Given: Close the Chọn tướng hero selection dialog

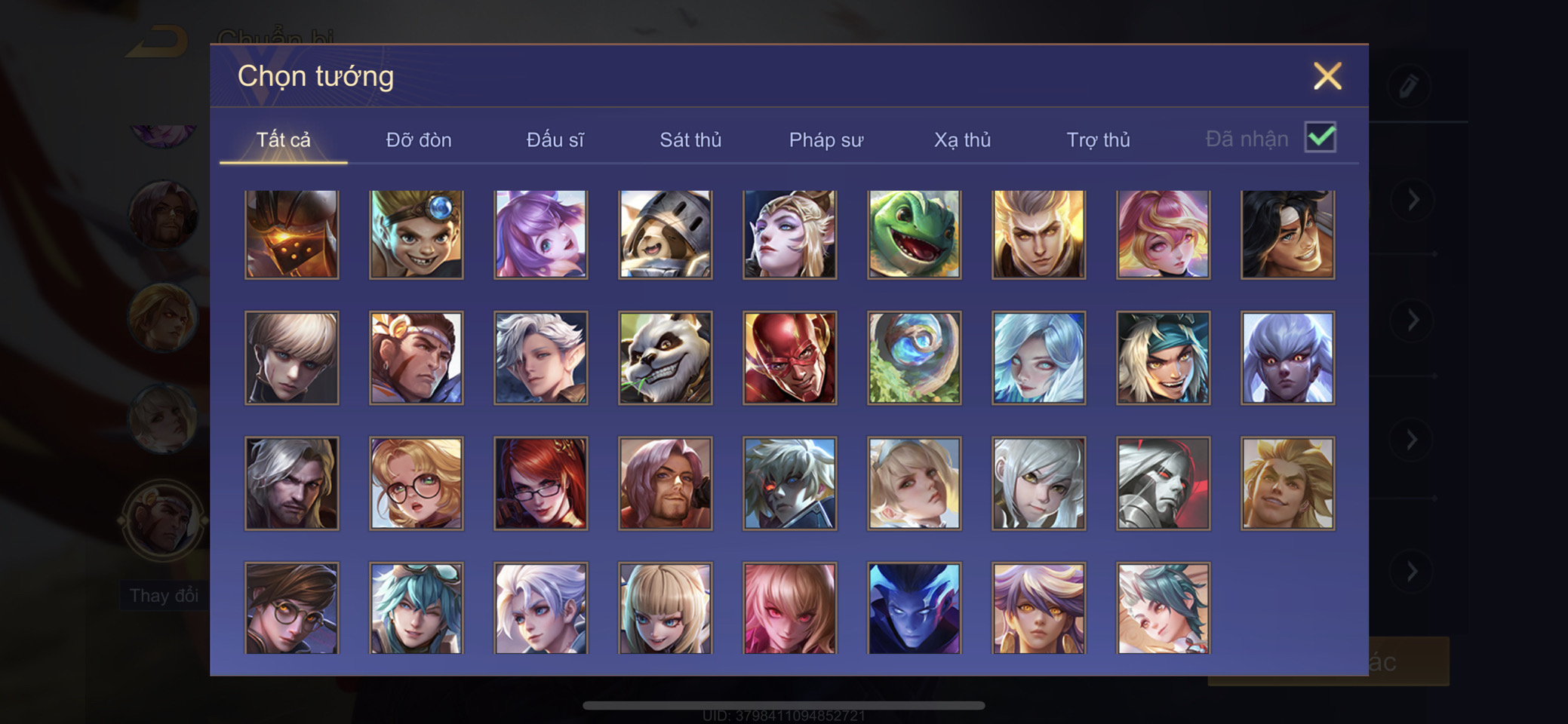Looking at the screenshot, I should (x=1327, y=76).
